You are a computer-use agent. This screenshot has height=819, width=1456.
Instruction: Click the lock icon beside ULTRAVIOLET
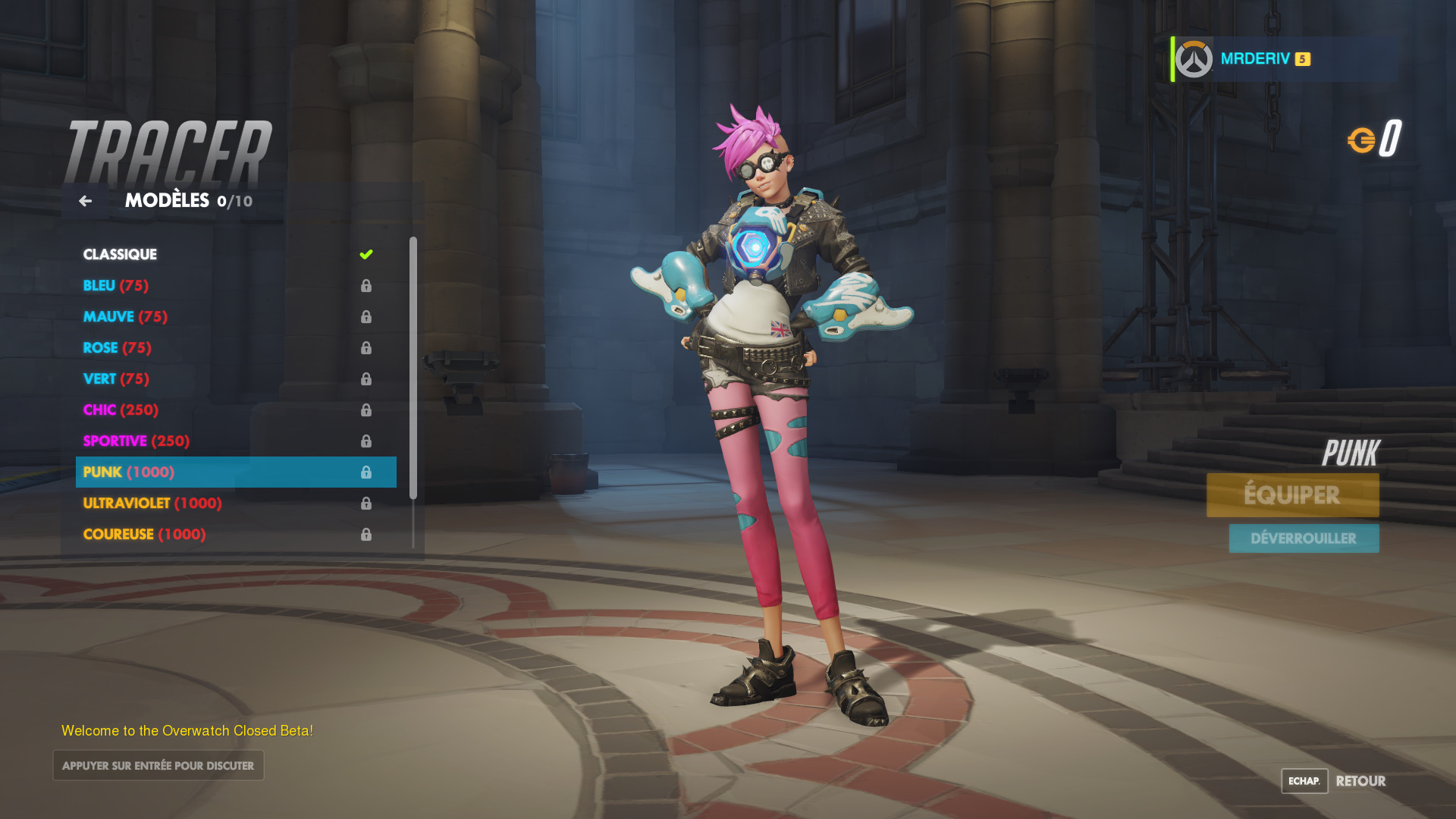[367, 503]
